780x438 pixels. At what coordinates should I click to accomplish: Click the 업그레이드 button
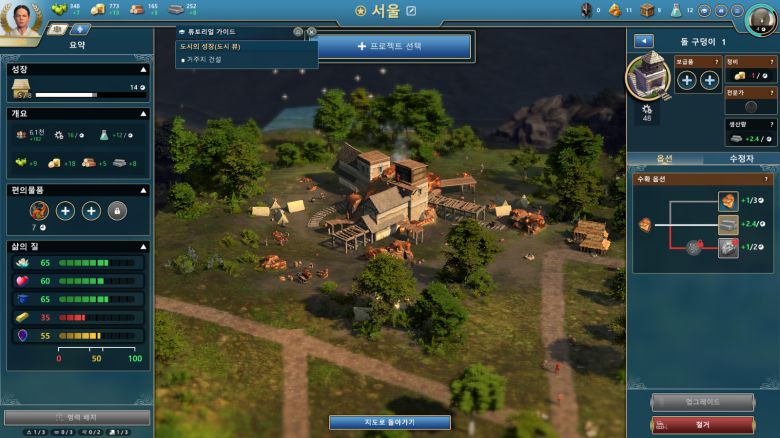coord(702,402)
